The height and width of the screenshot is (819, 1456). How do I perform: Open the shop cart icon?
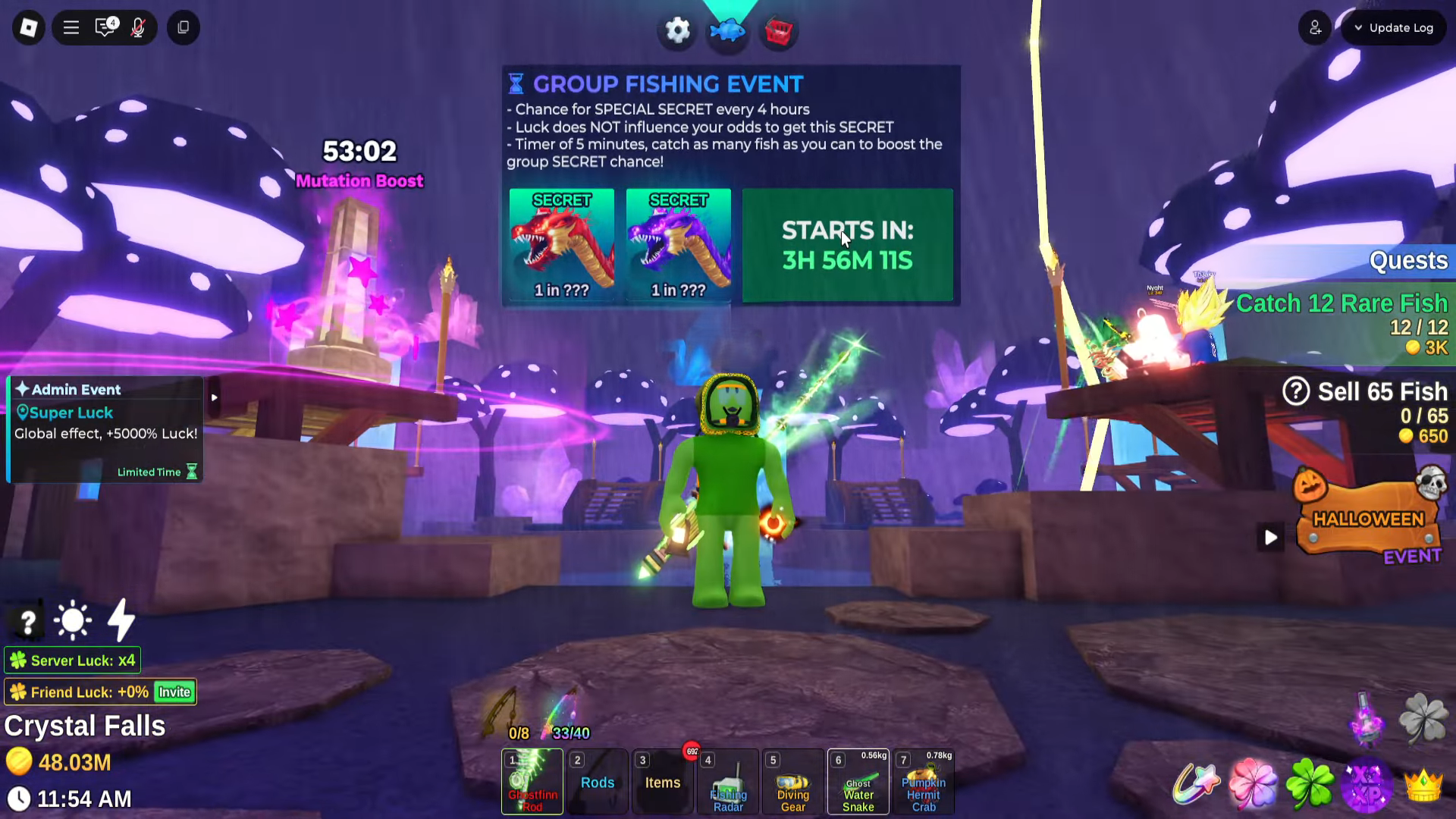pos(778,30)
